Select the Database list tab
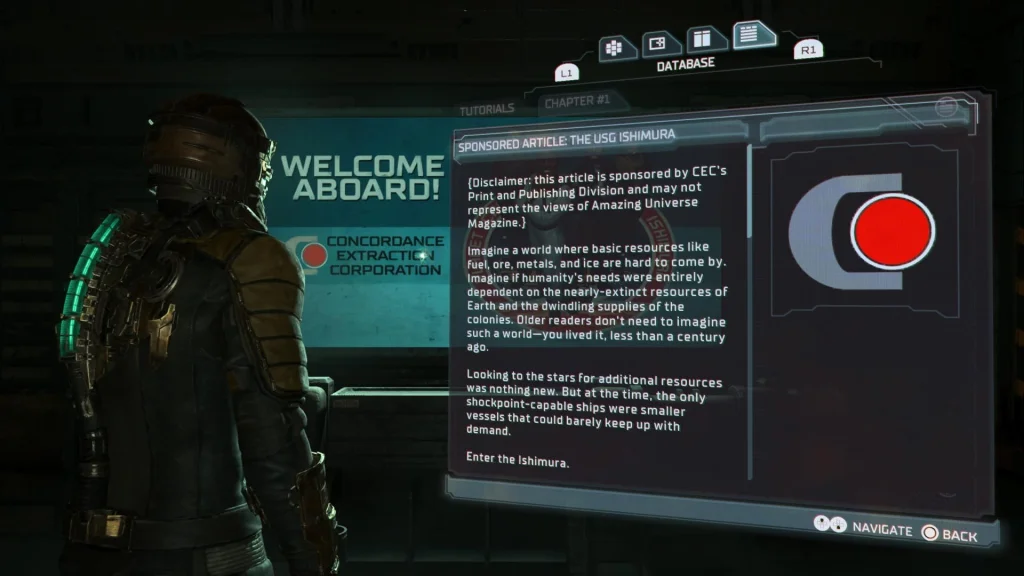The width and height of the screenshot is (1024, 576). pyautogui.click(x=752, y=35)
